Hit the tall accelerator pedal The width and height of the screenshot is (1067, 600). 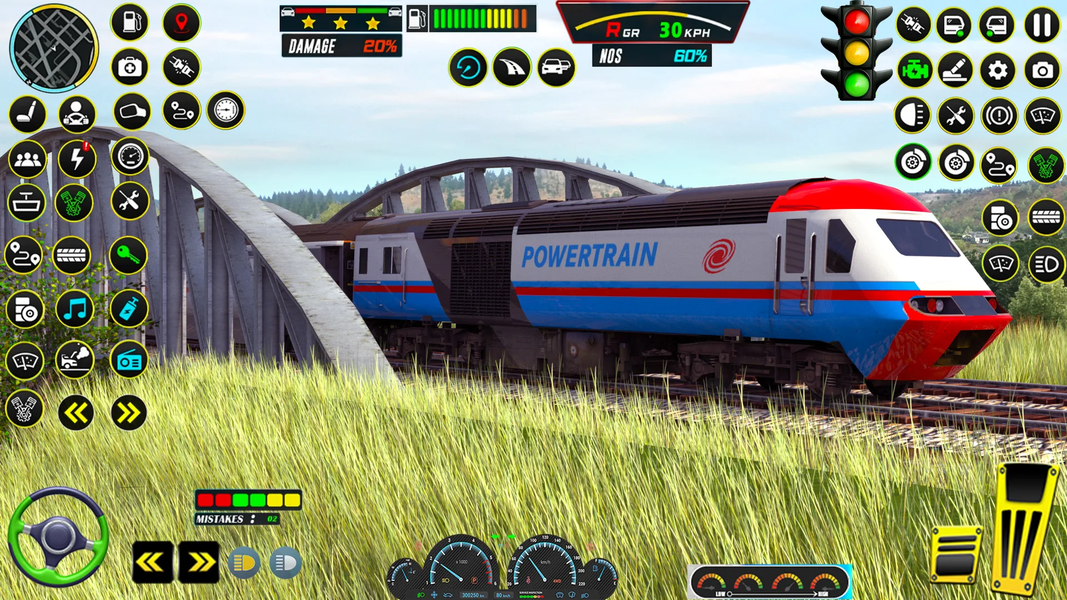(1025, 529)
